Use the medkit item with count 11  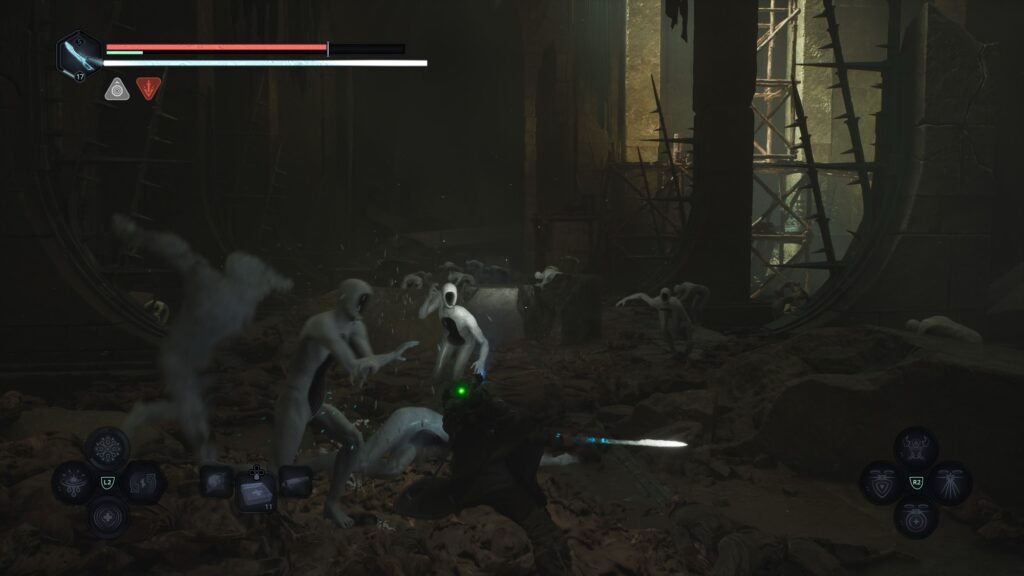pos(256,488)
